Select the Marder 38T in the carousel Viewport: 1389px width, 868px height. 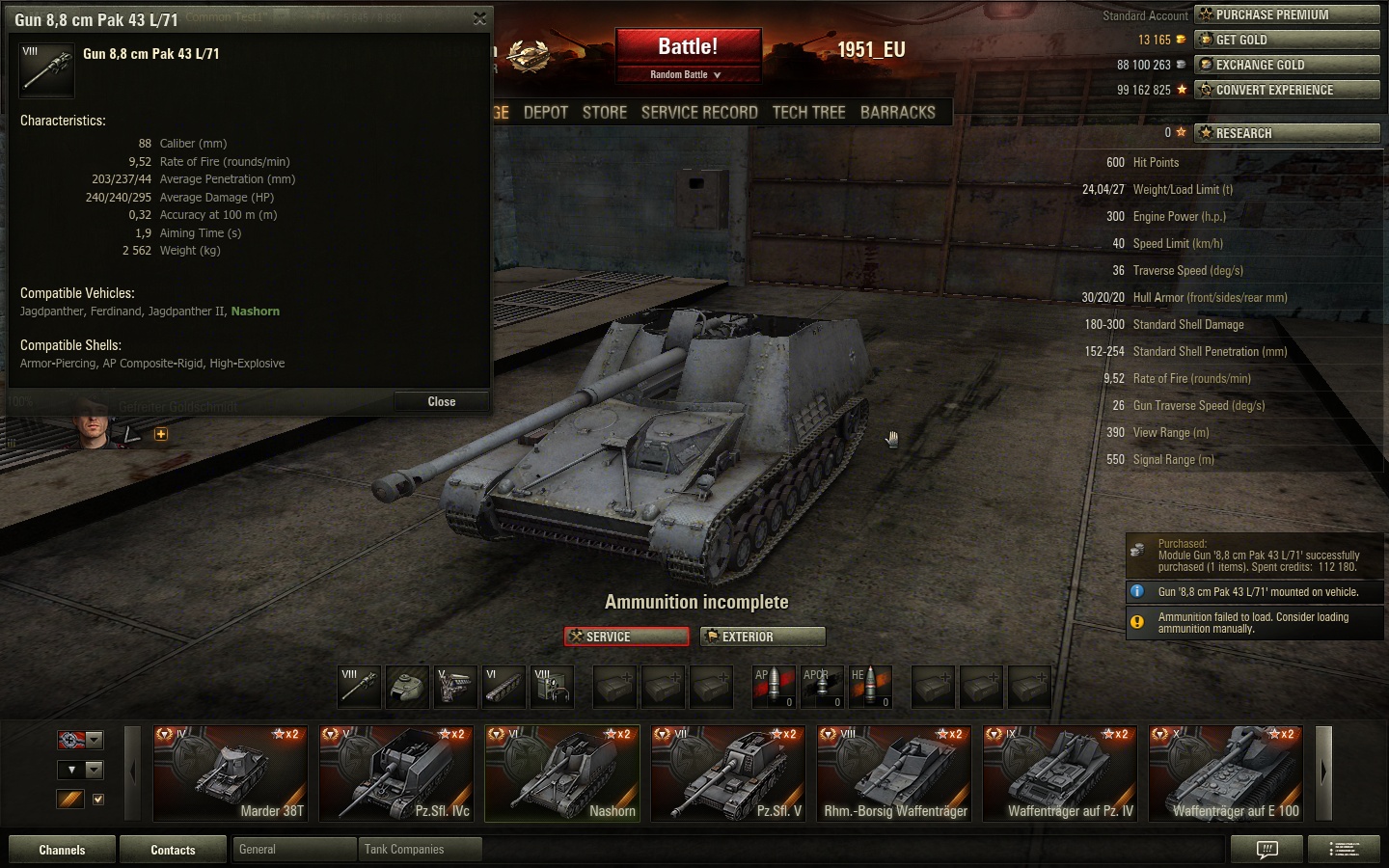231,773
